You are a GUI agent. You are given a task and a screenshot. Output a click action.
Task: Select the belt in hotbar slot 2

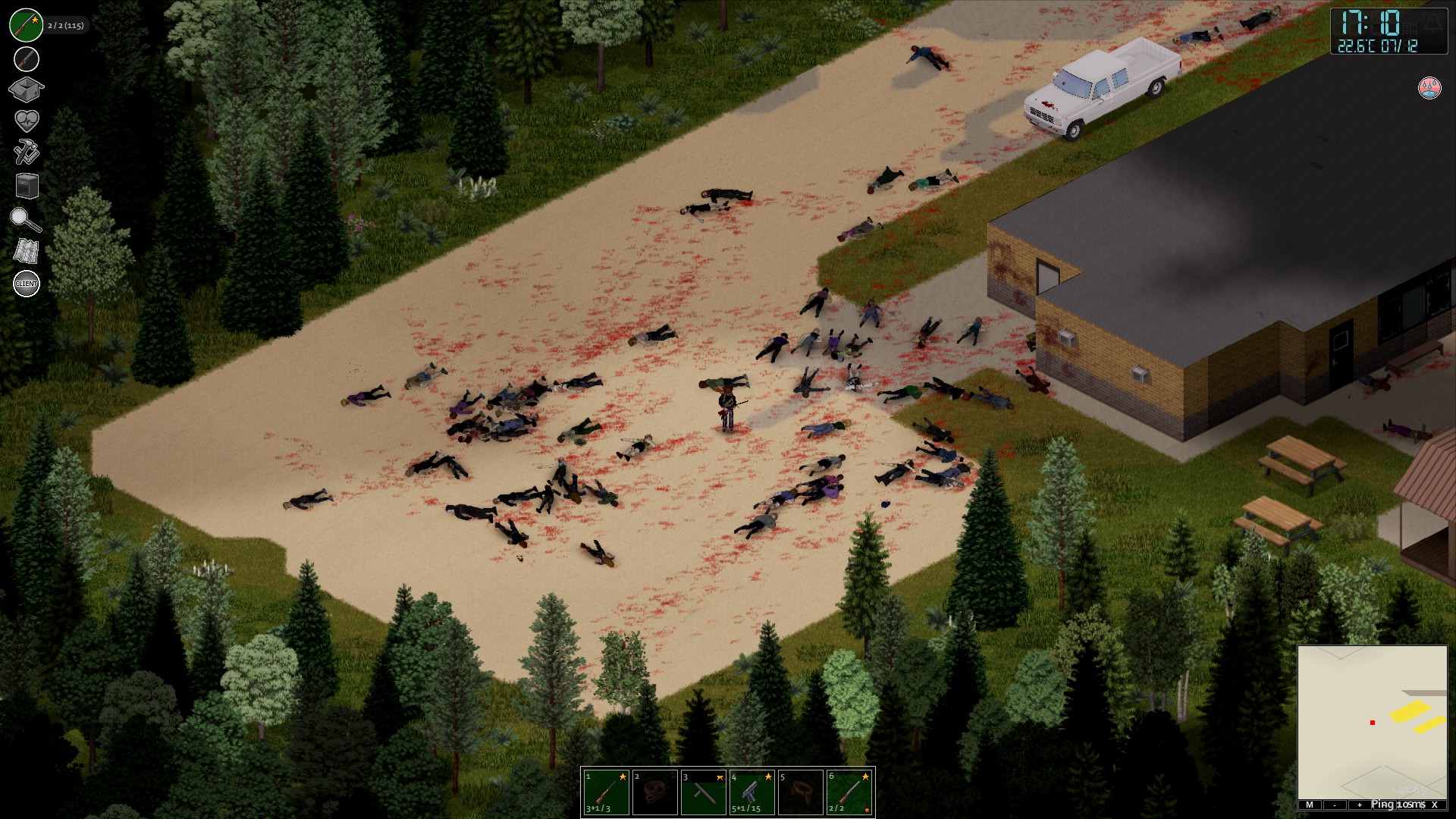(x=654, y=792)
